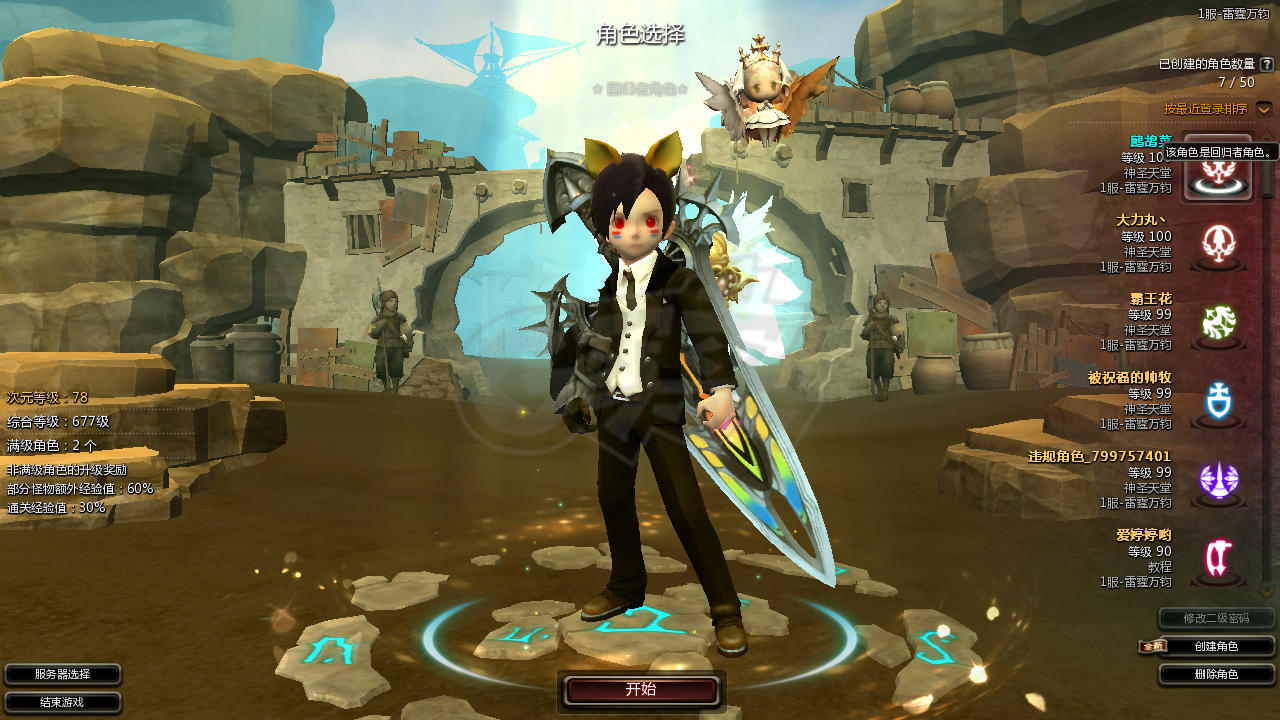Click the character list scrollbar
The height and width of the screenshot is (720, 1280).
coord(1268,350)
